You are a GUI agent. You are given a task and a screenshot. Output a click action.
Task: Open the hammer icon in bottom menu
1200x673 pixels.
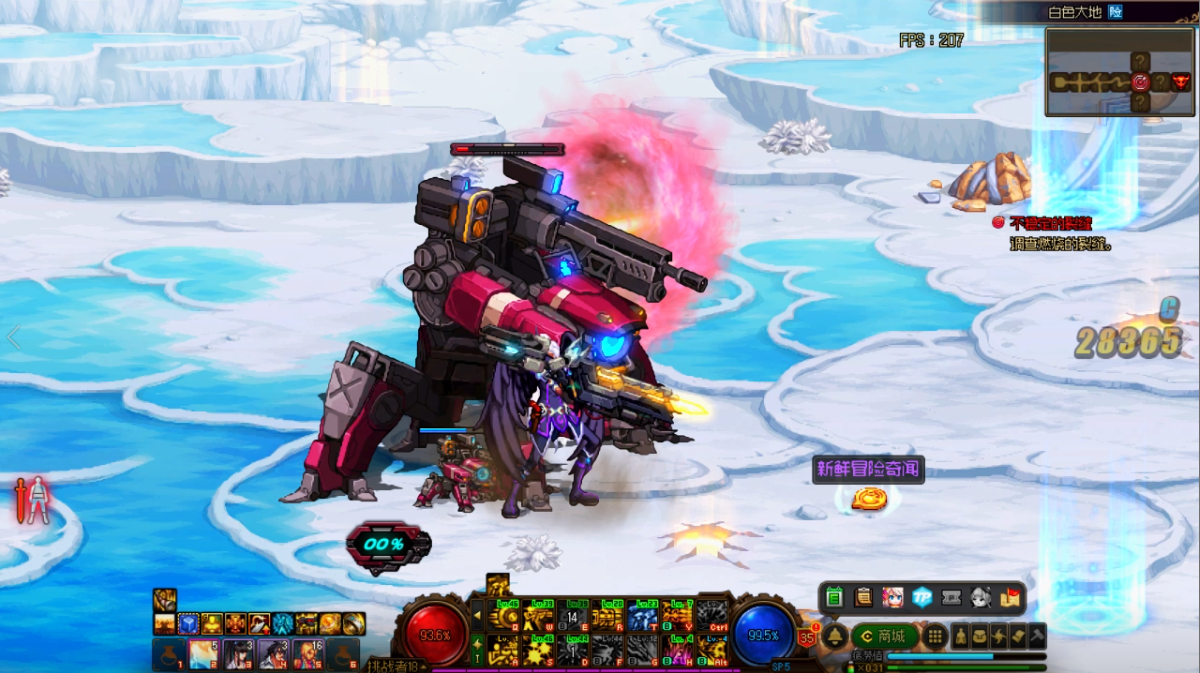tap(1037, 636)
